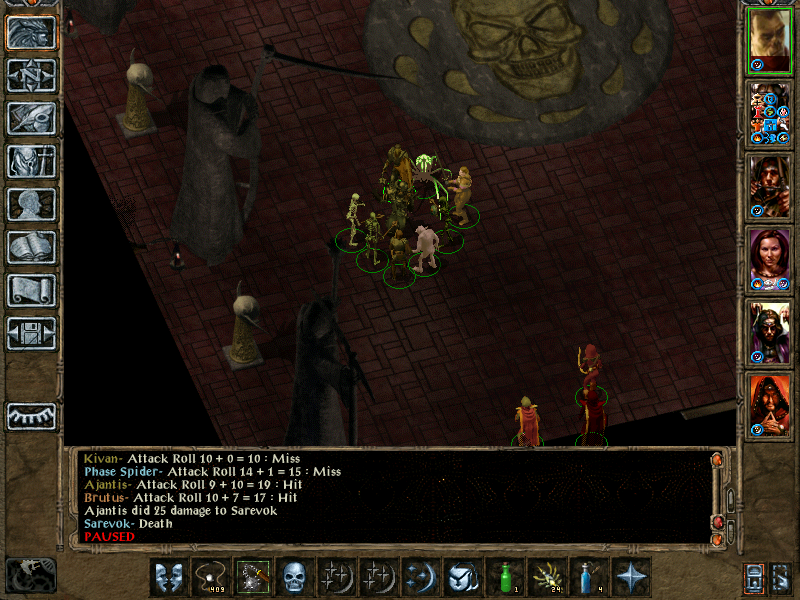Open the area map with compass icon
800x600 pixels.
(x=31, y=75)
